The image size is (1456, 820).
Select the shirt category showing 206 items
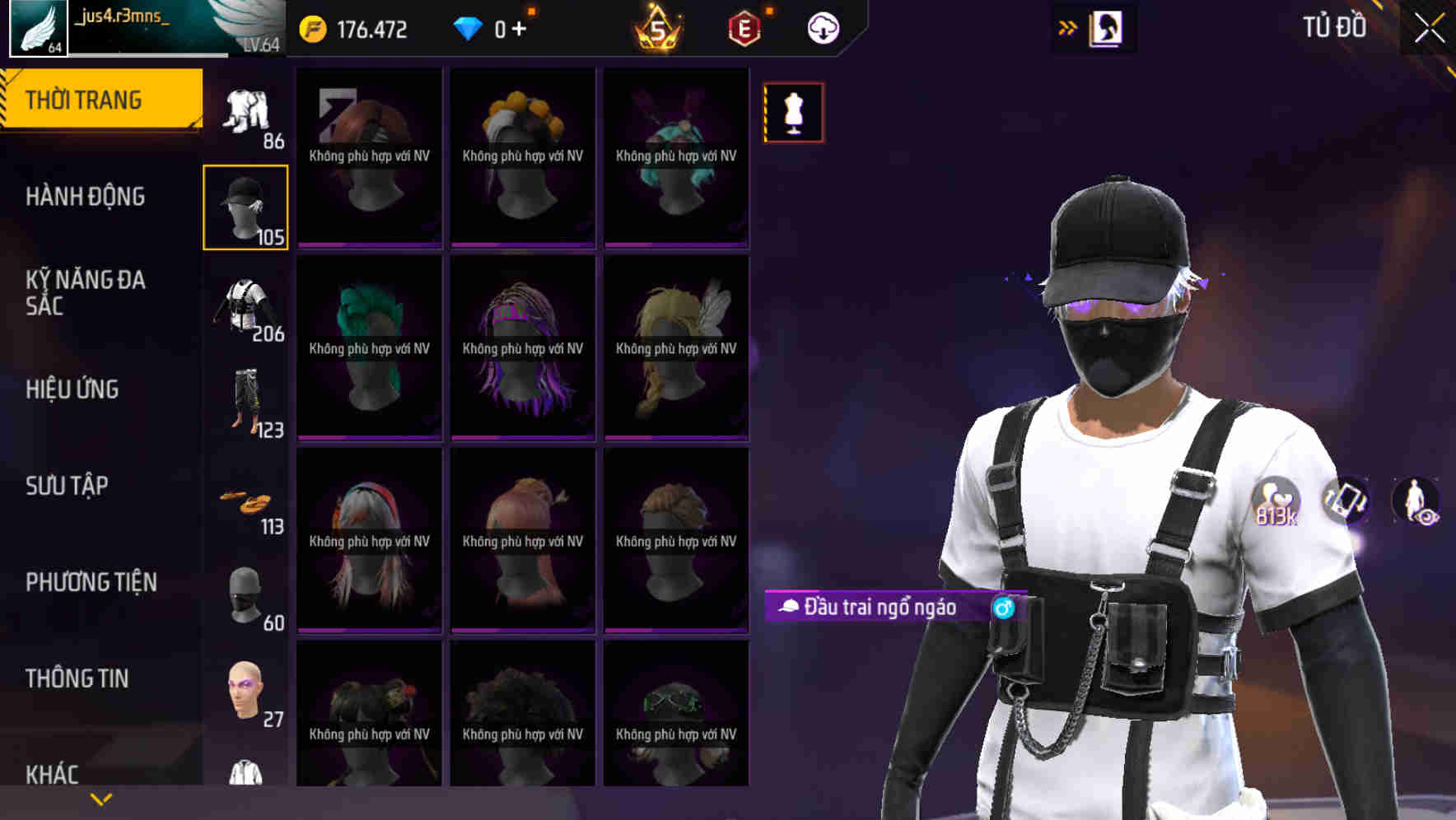pyautogui.click(x=245, y=305)
